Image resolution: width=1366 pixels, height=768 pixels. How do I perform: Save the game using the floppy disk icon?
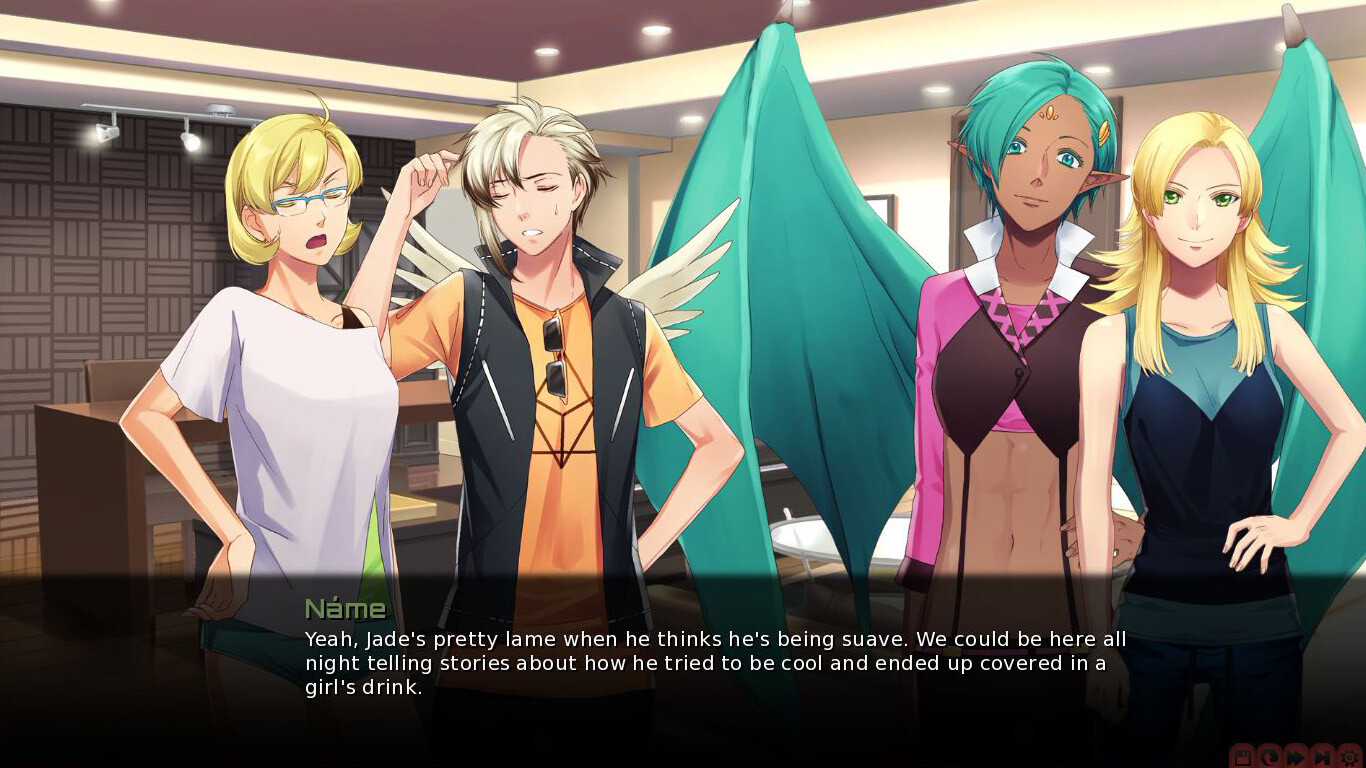point(1242,757)
